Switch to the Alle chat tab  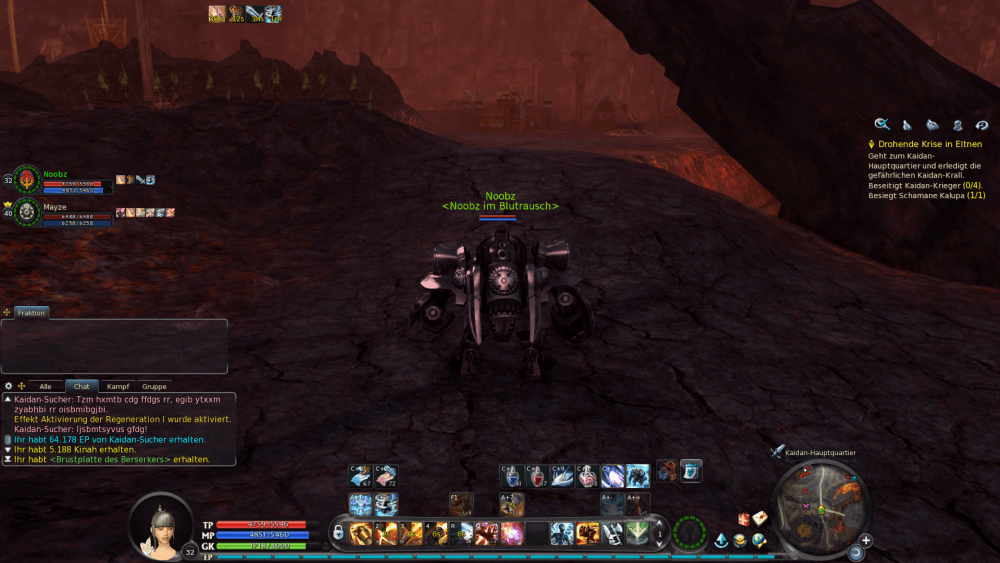[x=45, y=386]
